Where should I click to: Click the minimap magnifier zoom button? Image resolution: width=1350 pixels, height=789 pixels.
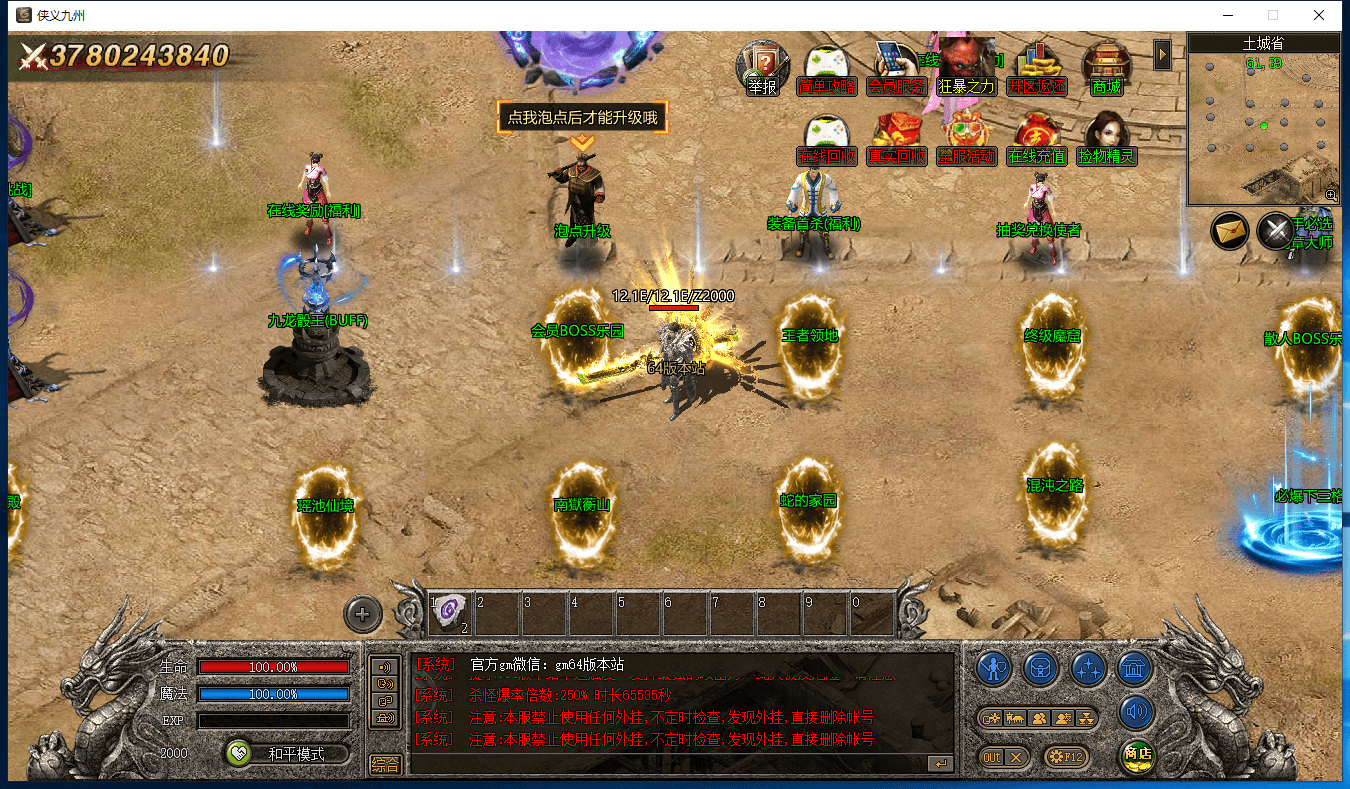[x=1331, y=195]
